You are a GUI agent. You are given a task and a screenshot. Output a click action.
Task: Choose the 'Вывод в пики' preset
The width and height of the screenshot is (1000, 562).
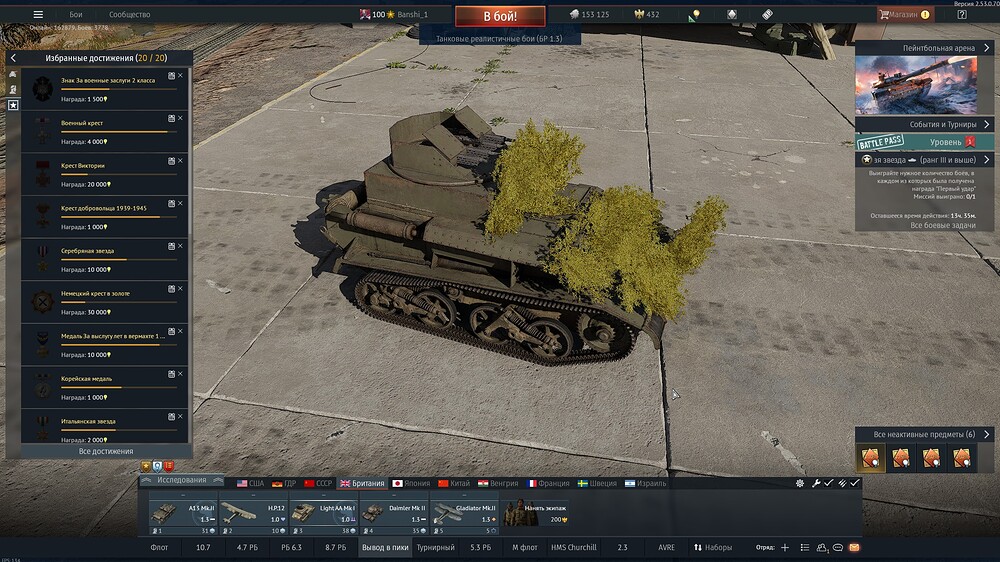[385, 548]
